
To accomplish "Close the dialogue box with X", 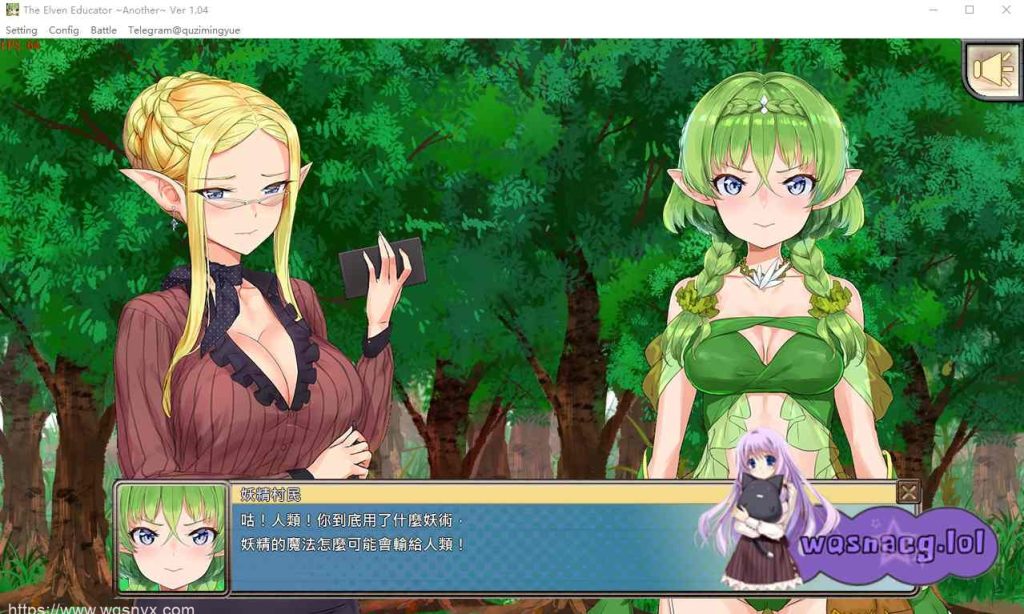I will click(x=908, y=492).
